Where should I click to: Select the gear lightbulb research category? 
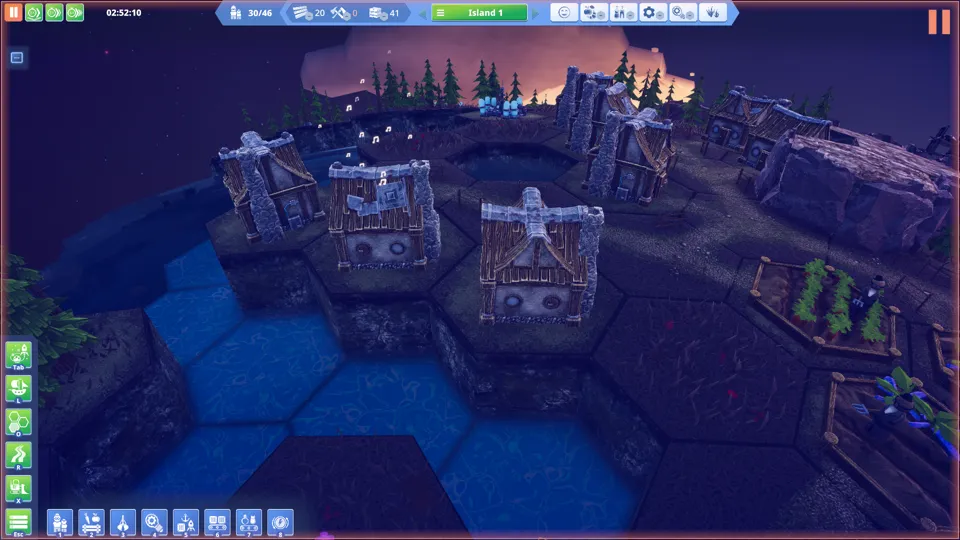[x=154, y=521]
